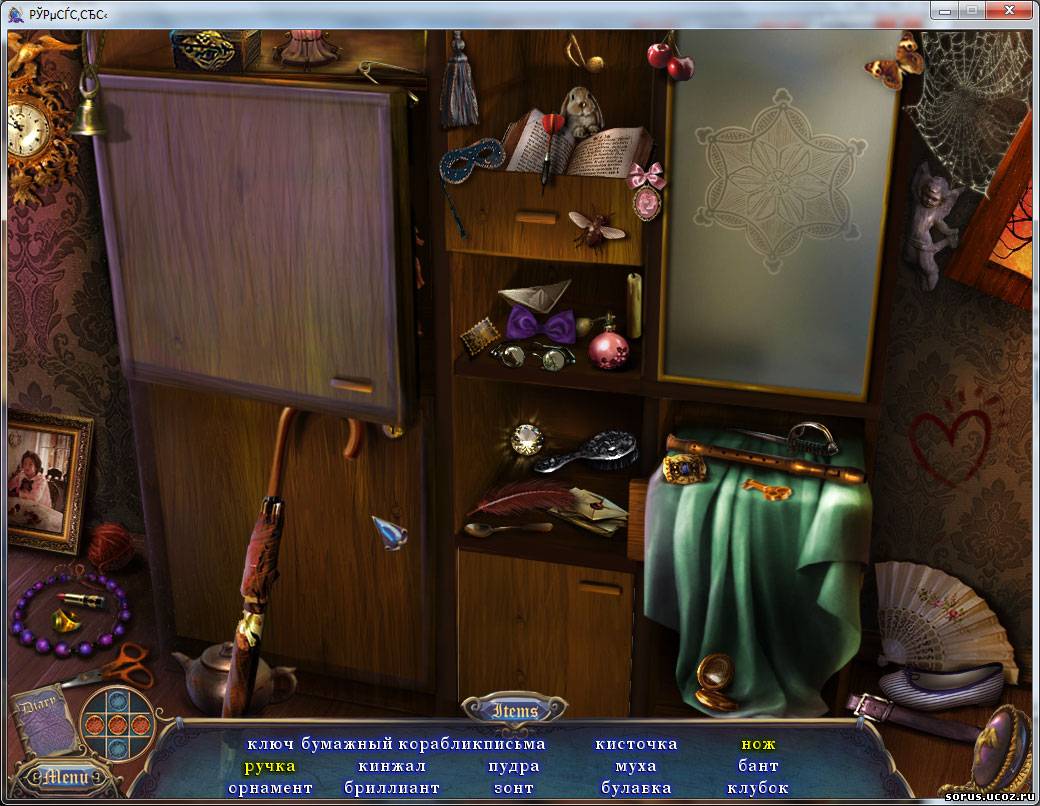This screenshot has width=1040, height=806.
Task: Minimize the game window
Action: [x=945, y=10]
